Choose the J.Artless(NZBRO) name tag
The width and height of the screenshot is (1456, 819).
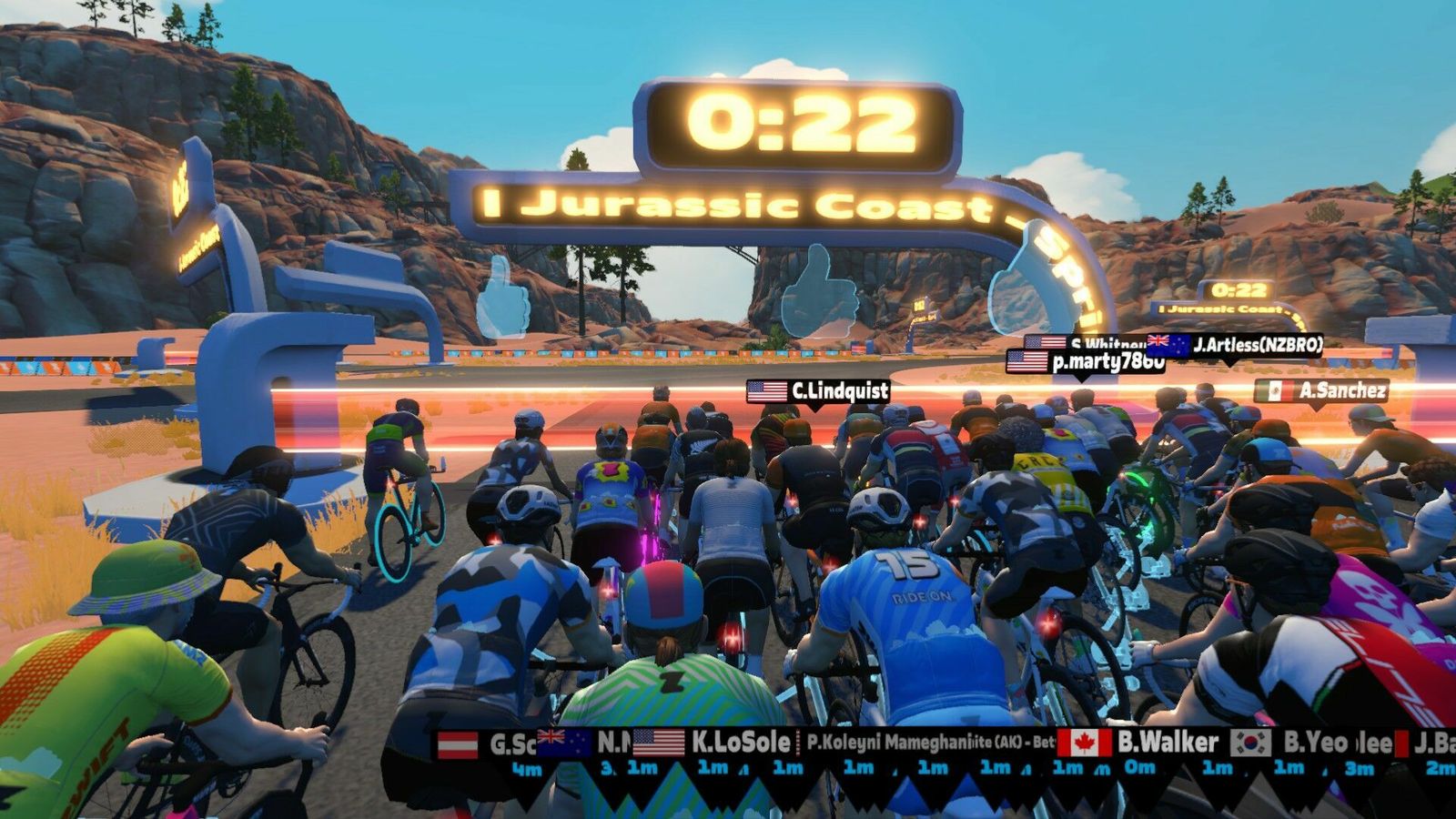[1234, 345]
